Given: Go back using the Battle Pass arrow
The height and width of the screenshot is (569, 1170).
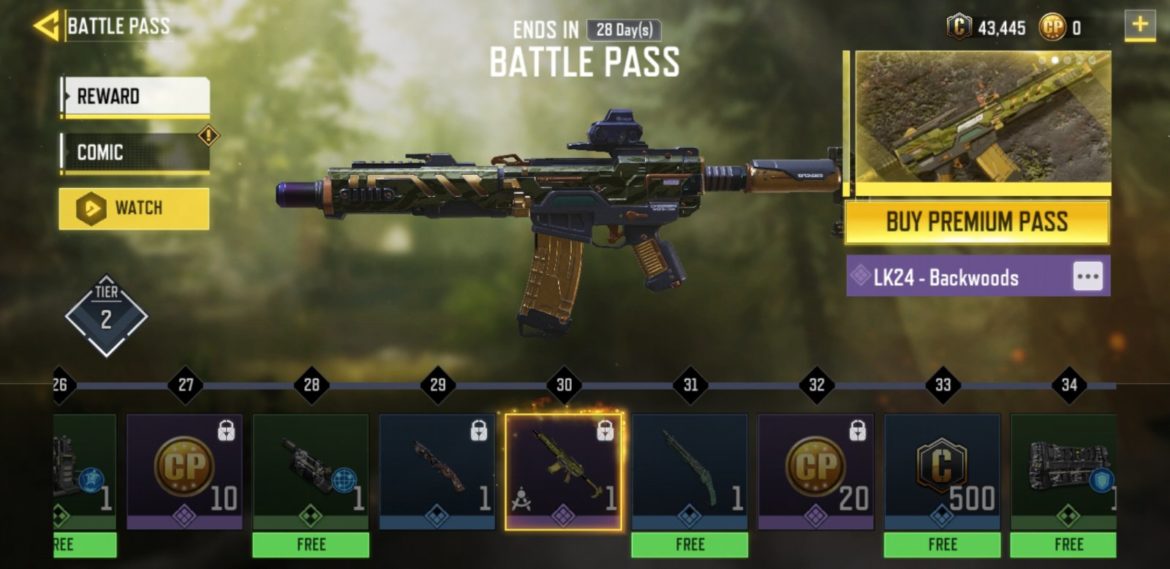Looking at the screenshot, I should click(x=47, y=26).
